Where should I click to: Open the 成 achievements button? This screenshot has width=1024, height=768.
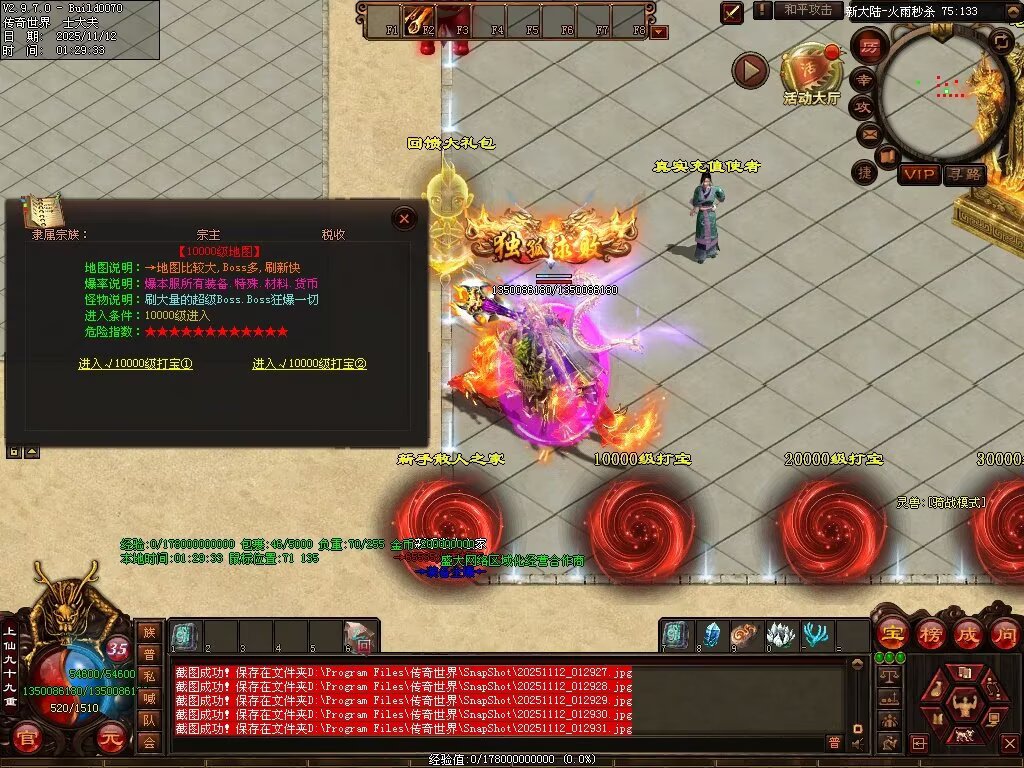tap(967, 633)
